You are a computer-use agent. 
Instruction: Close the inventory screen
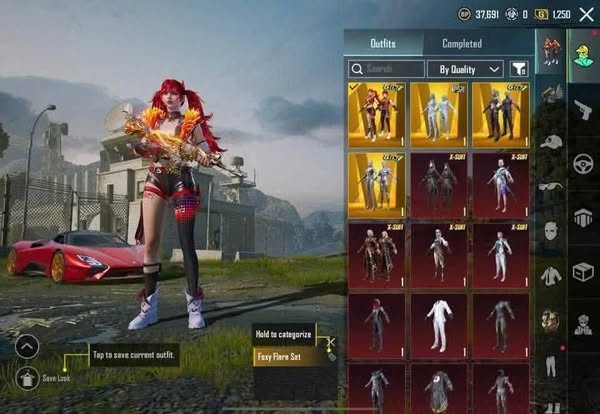586,14
